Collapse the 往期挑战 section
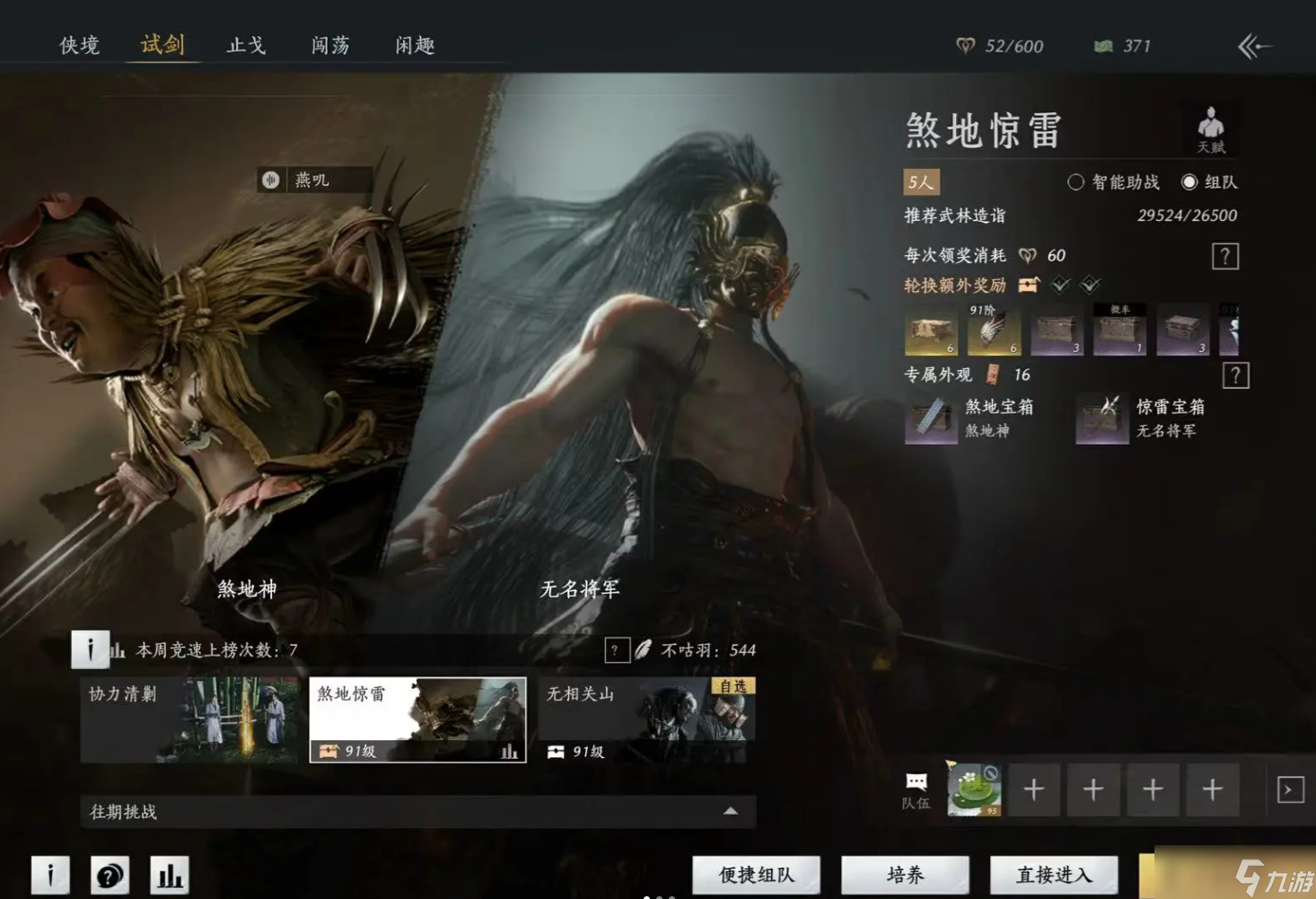The image size is (1316, 899). (731, 812)
